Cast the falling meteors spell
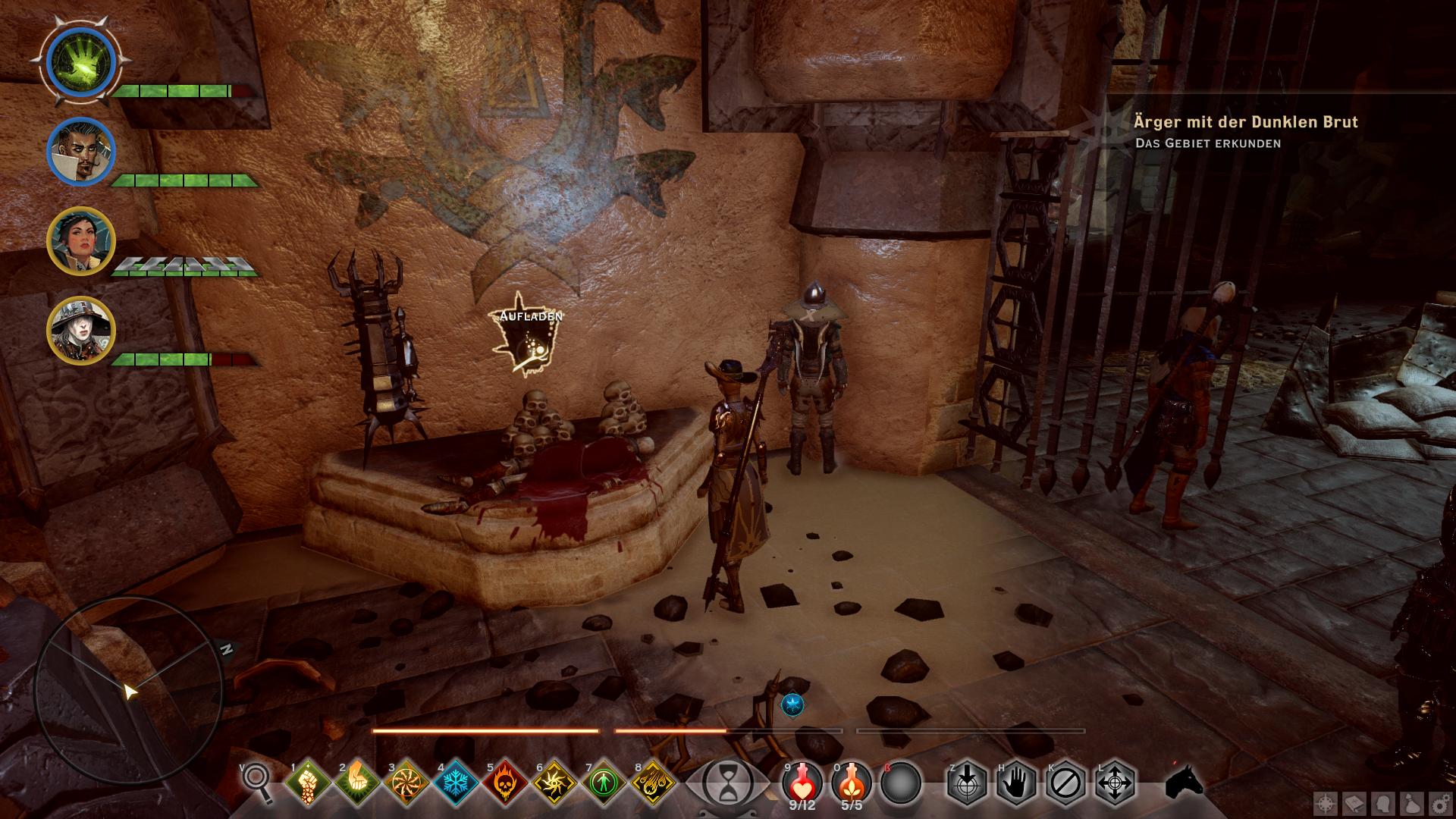Screen dimensions: 1456x819 (652, 782)
